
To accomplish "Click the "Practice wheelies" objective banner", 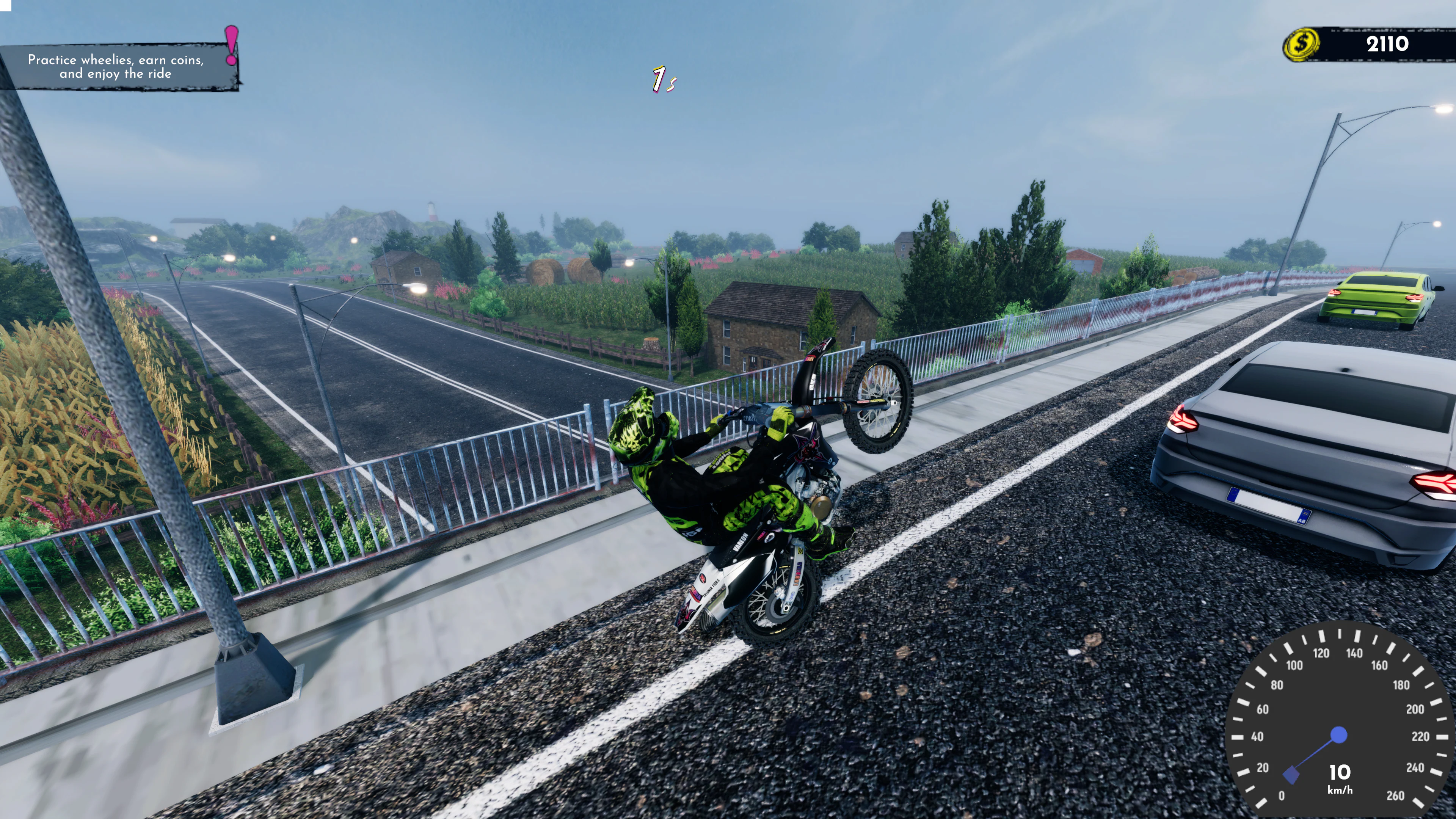I will [x=116, y=67].
